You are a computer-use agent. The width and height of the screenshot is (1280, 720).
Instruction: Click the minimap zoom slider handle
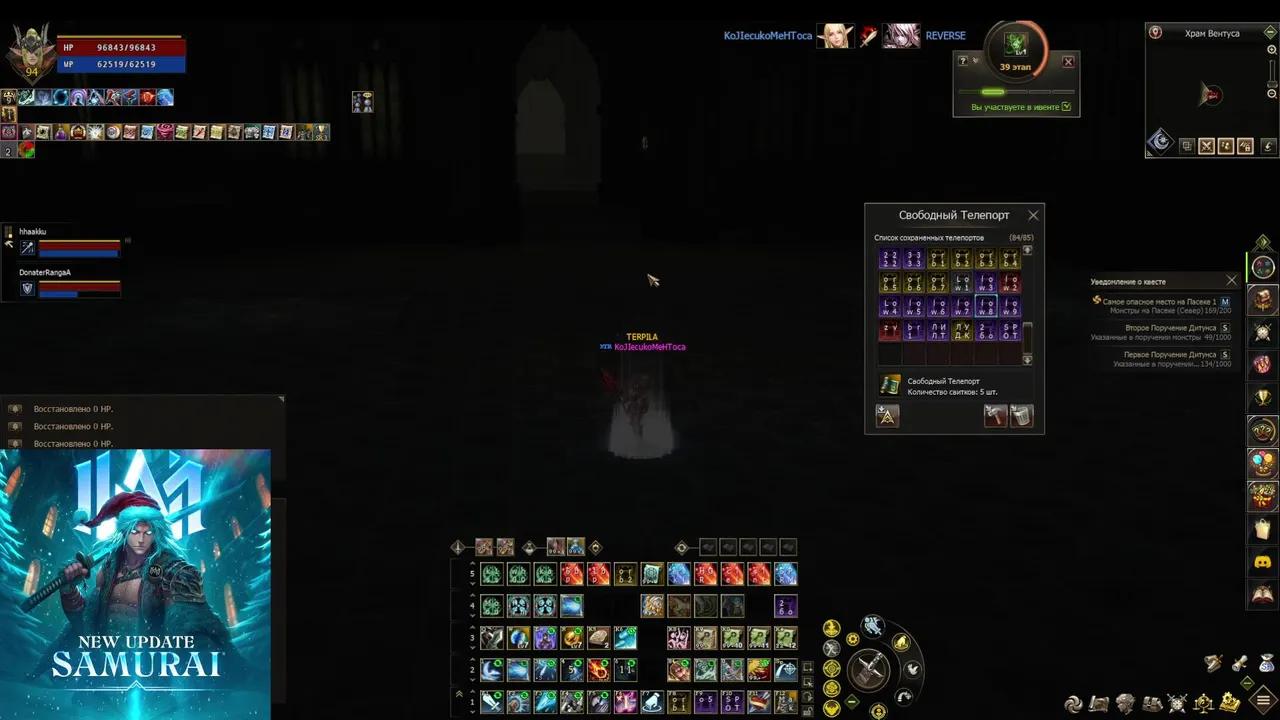click(x=1271, y=83)
